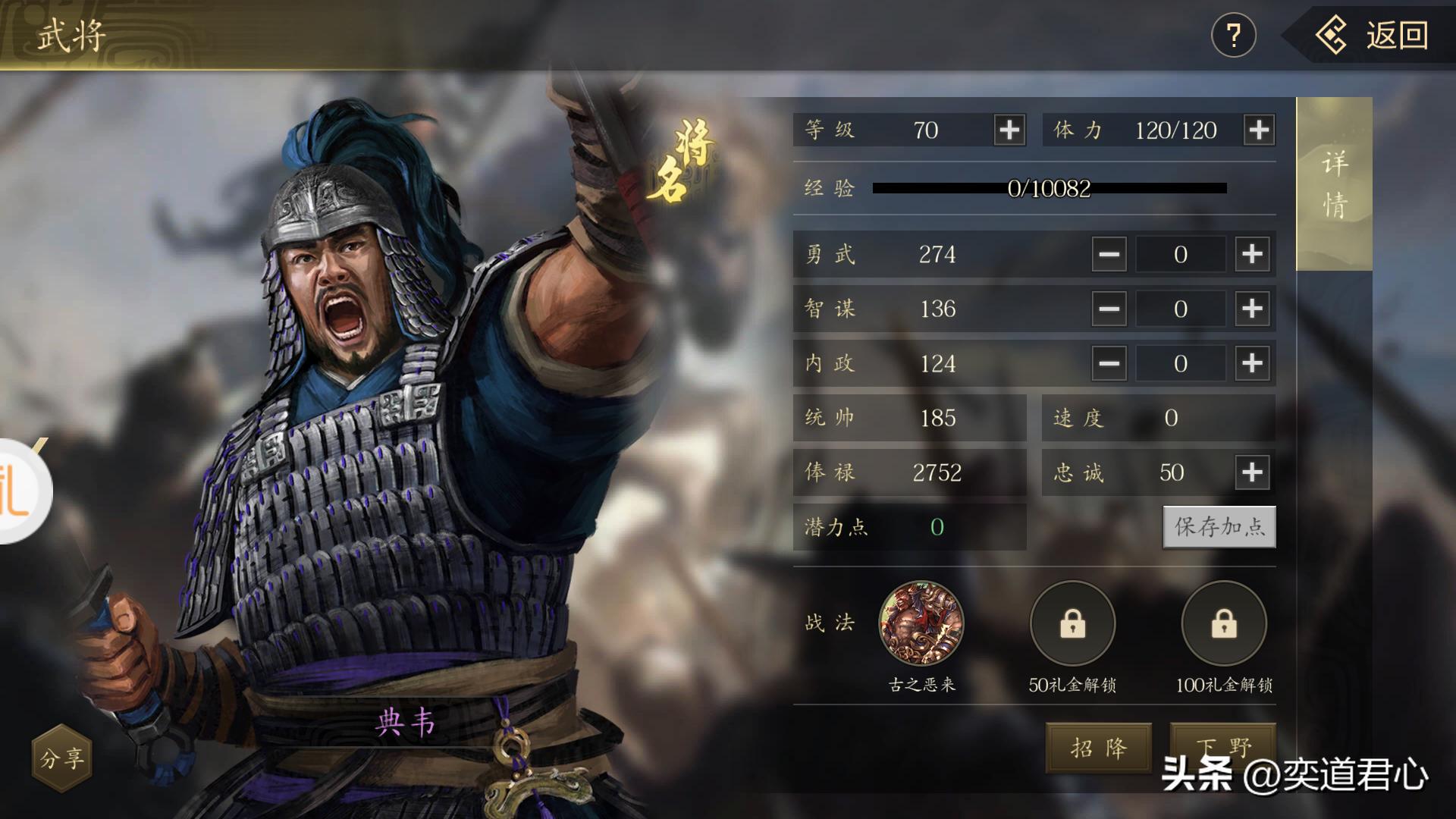Unlock the 50礼金 locked tactic slot
The width and height of the screenshot is (1456, 819).
click(1072, 624)
